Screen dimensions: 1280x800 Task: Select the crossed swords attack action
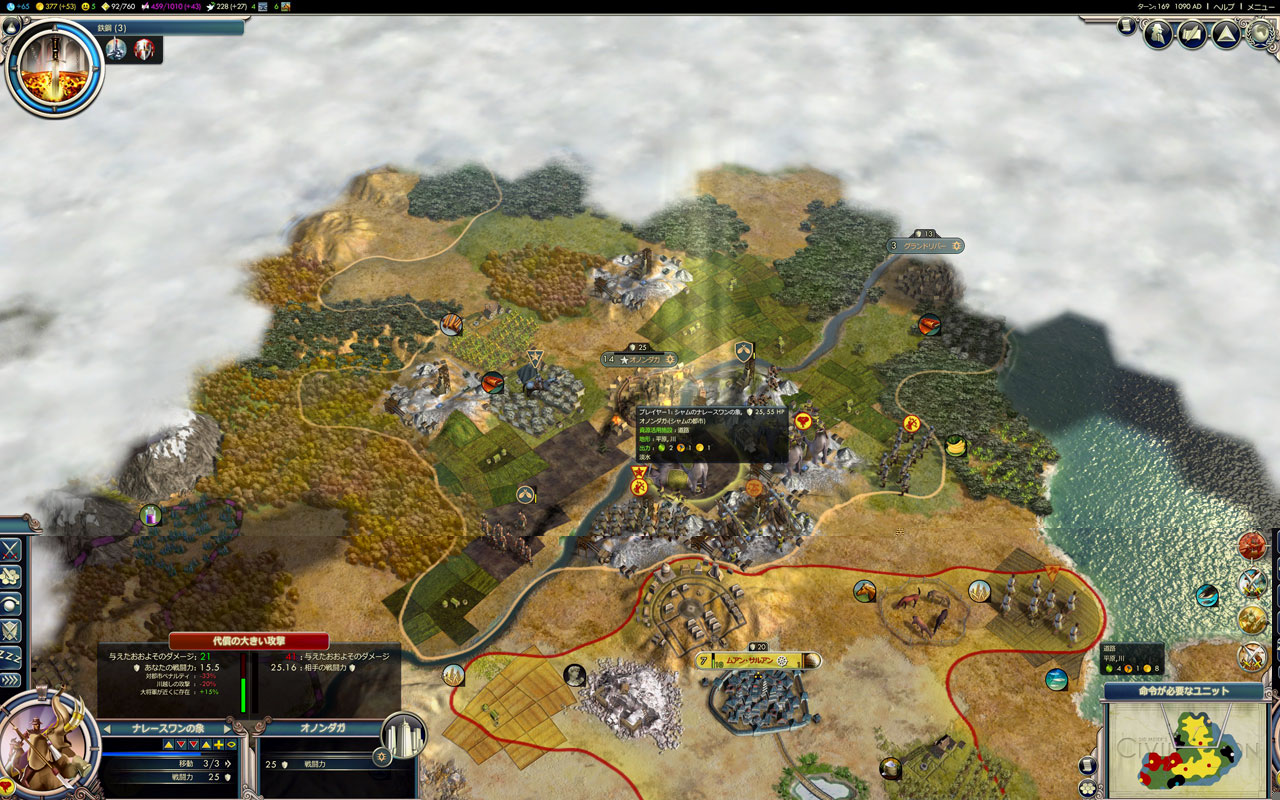tap(11, 549)
